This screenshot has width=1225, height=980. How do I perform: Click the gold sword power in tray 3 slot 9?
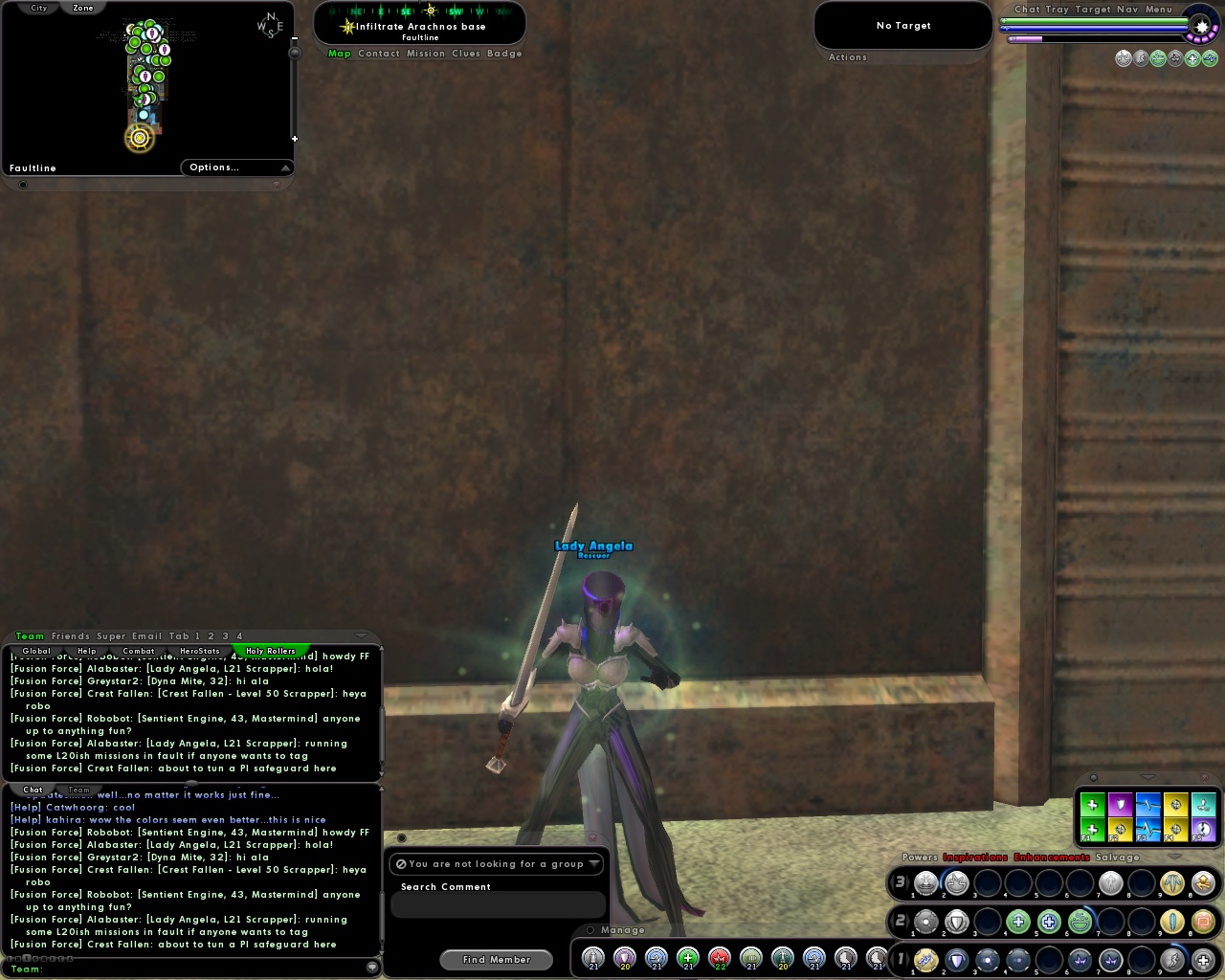click(x=1174, y=883)
